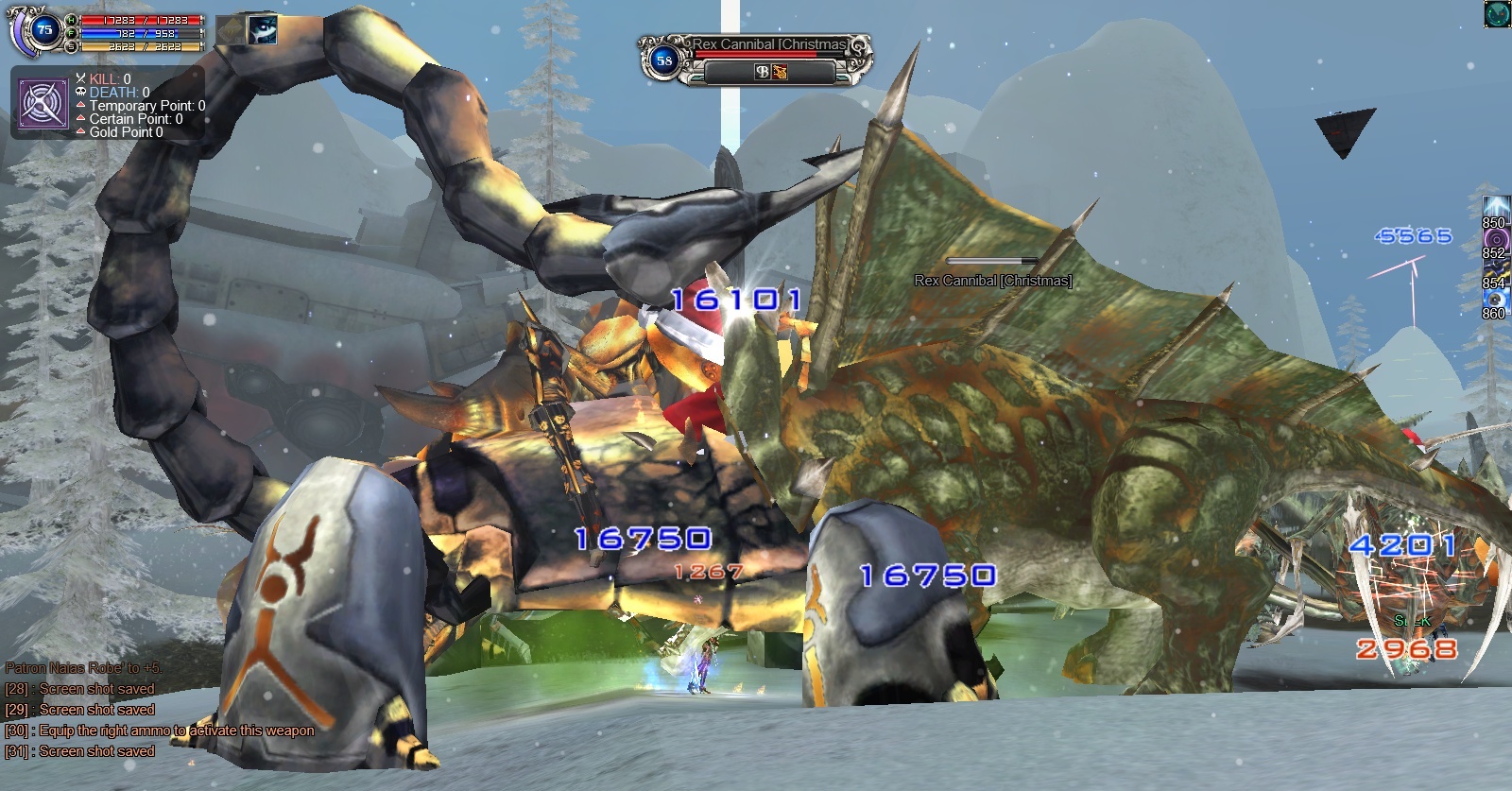Click the 'Screen shot saved' chat log
Viewport: 1512px width, 791px height.
point(96,751)
